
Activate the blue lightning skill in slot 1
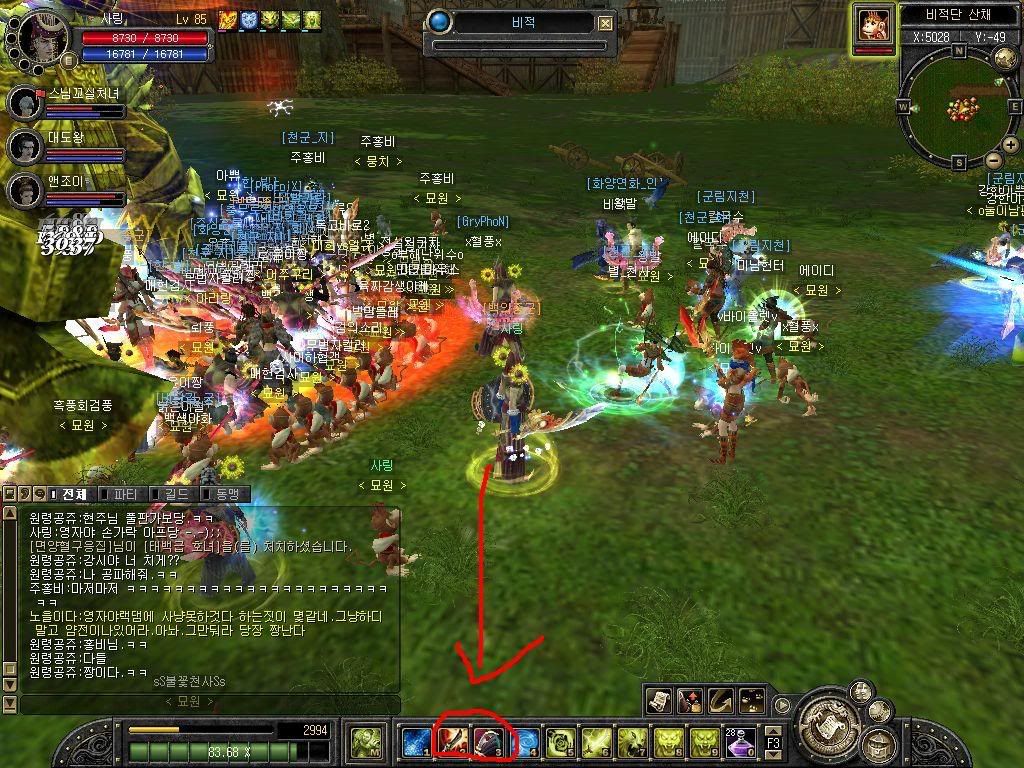[415, 741]
